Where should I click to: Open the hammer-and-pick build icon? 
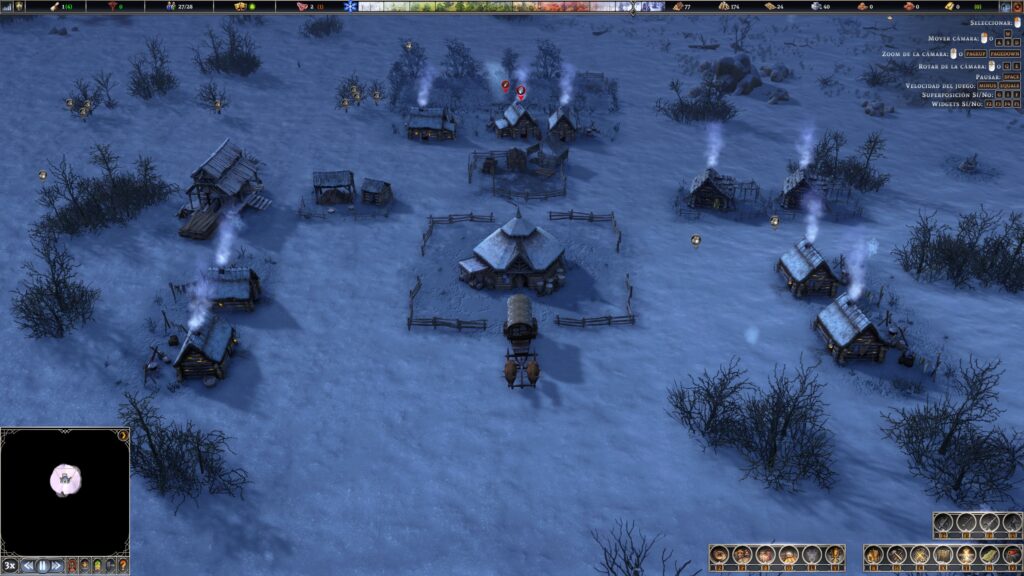click(x=896, y=554)
